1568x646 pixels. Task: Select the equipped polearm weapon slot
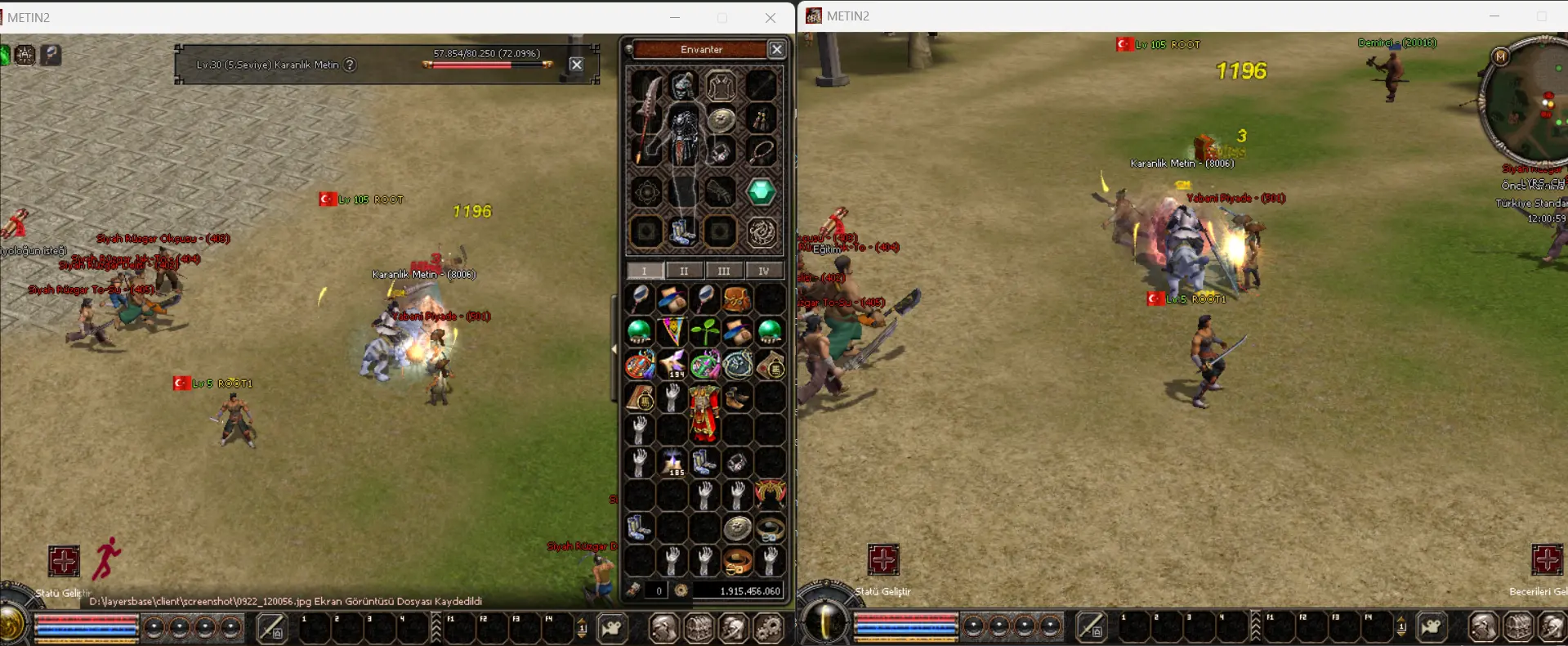pos(648,119)
